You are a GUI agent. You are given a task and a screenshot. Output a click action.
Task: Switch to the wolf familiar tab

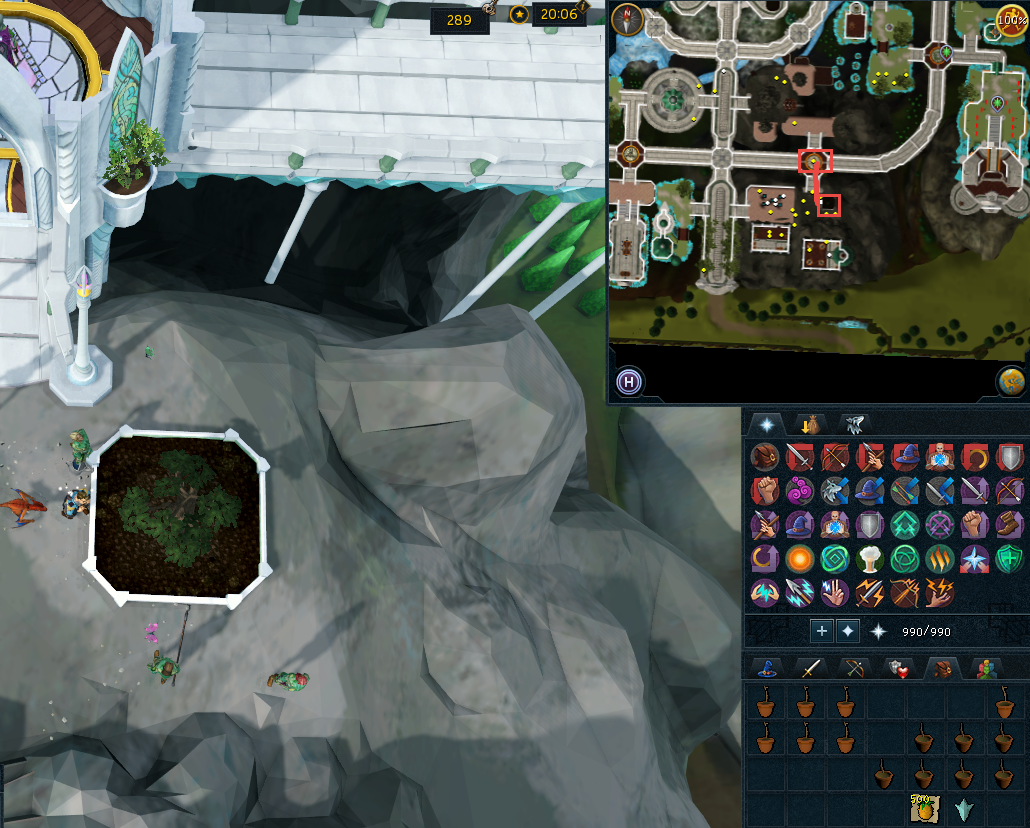click(854, 423)
